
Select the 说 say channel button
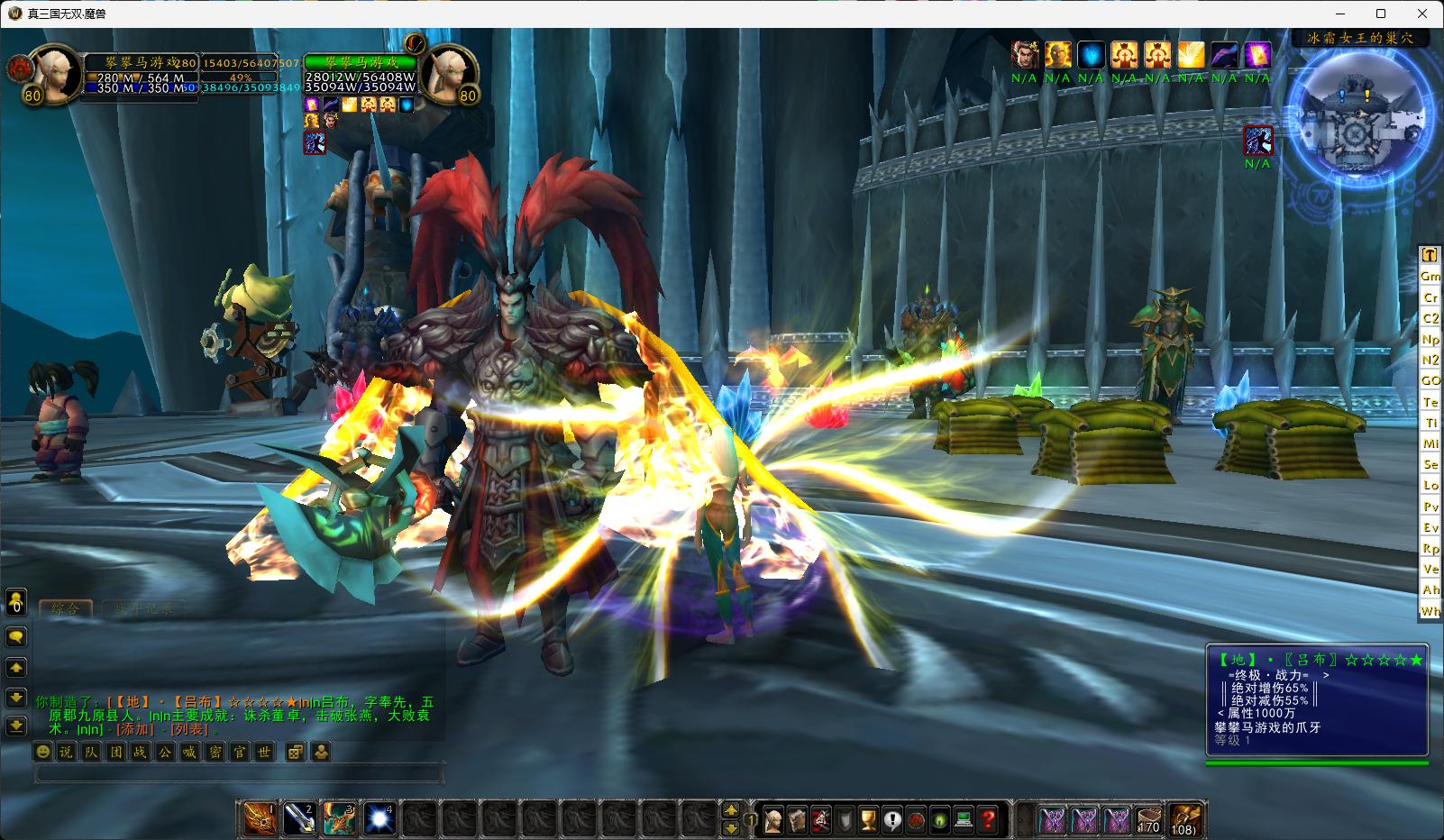pyautogui.click(x=67, y=752)
